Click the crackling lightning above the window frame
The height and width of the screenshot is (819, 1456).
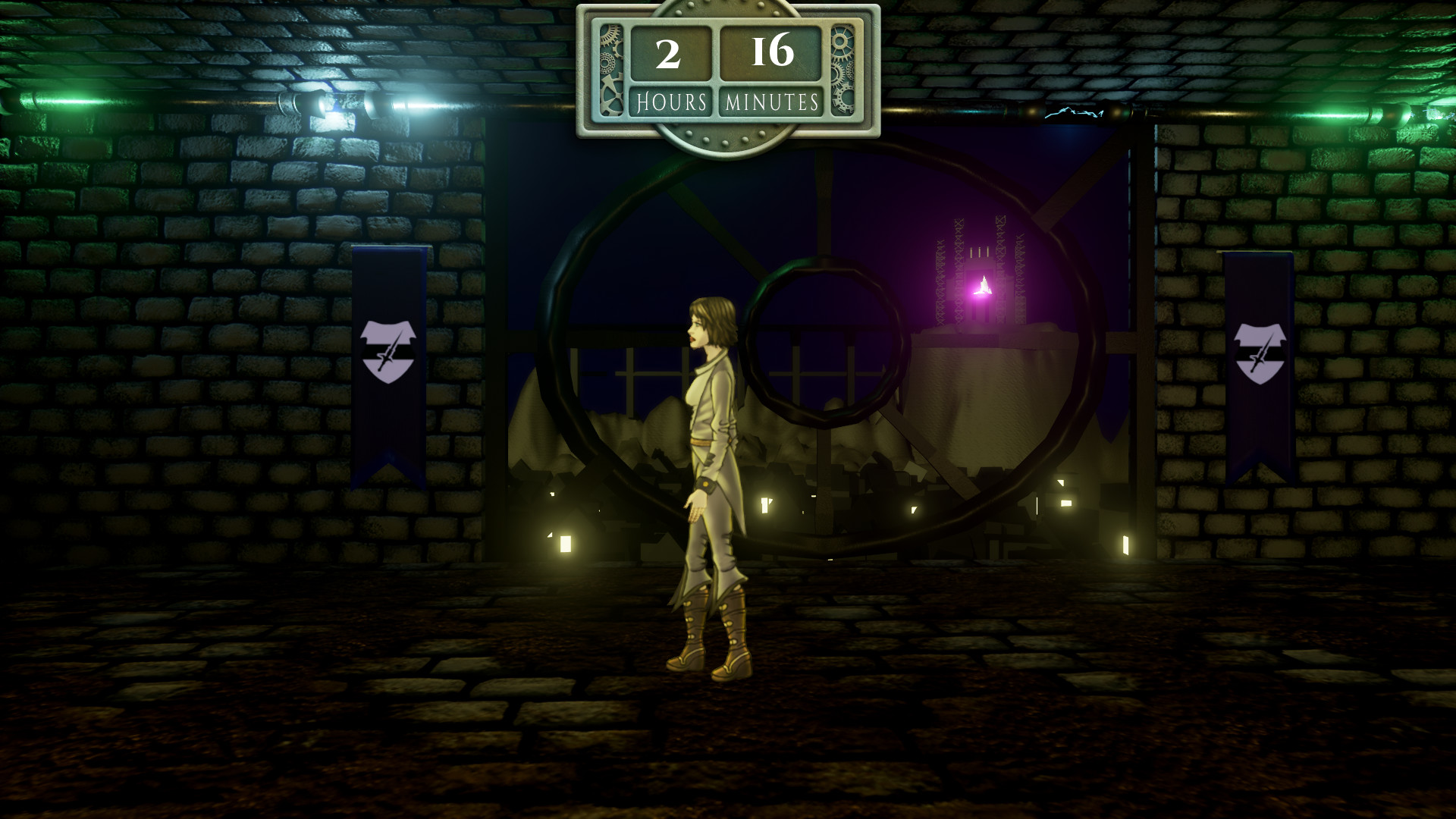1073,114
